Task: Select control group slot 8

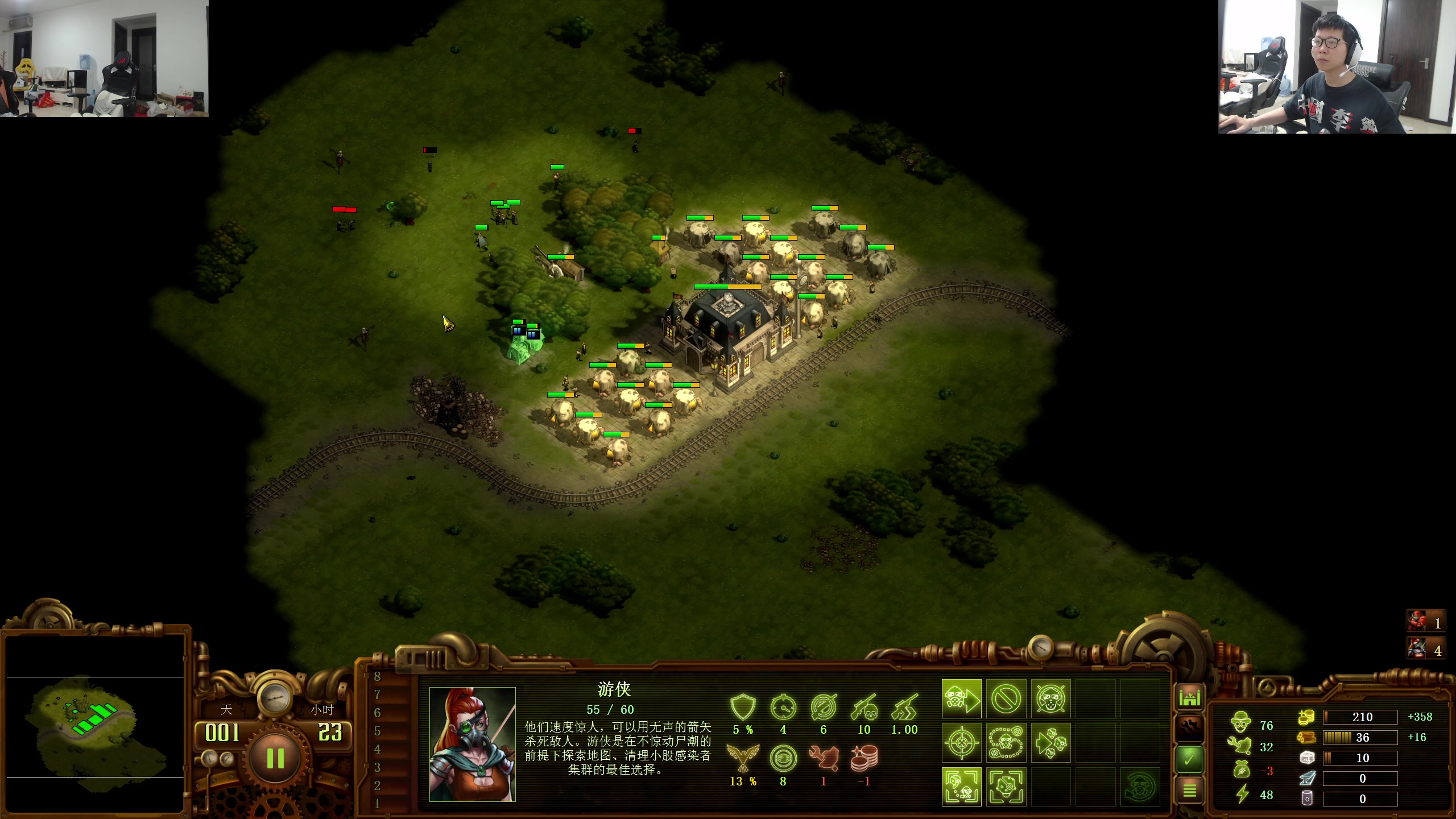Action: tap(377, 677)
